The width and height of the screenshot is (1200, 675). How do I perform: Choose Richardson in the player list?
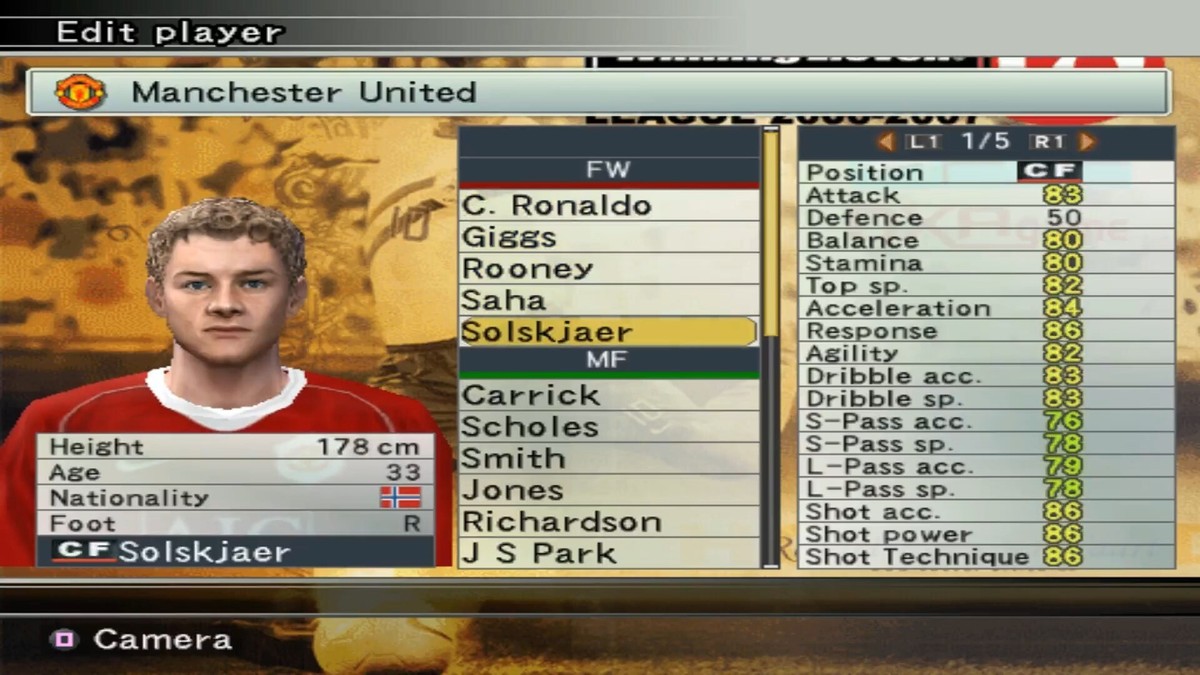click(x=607, y=522)
